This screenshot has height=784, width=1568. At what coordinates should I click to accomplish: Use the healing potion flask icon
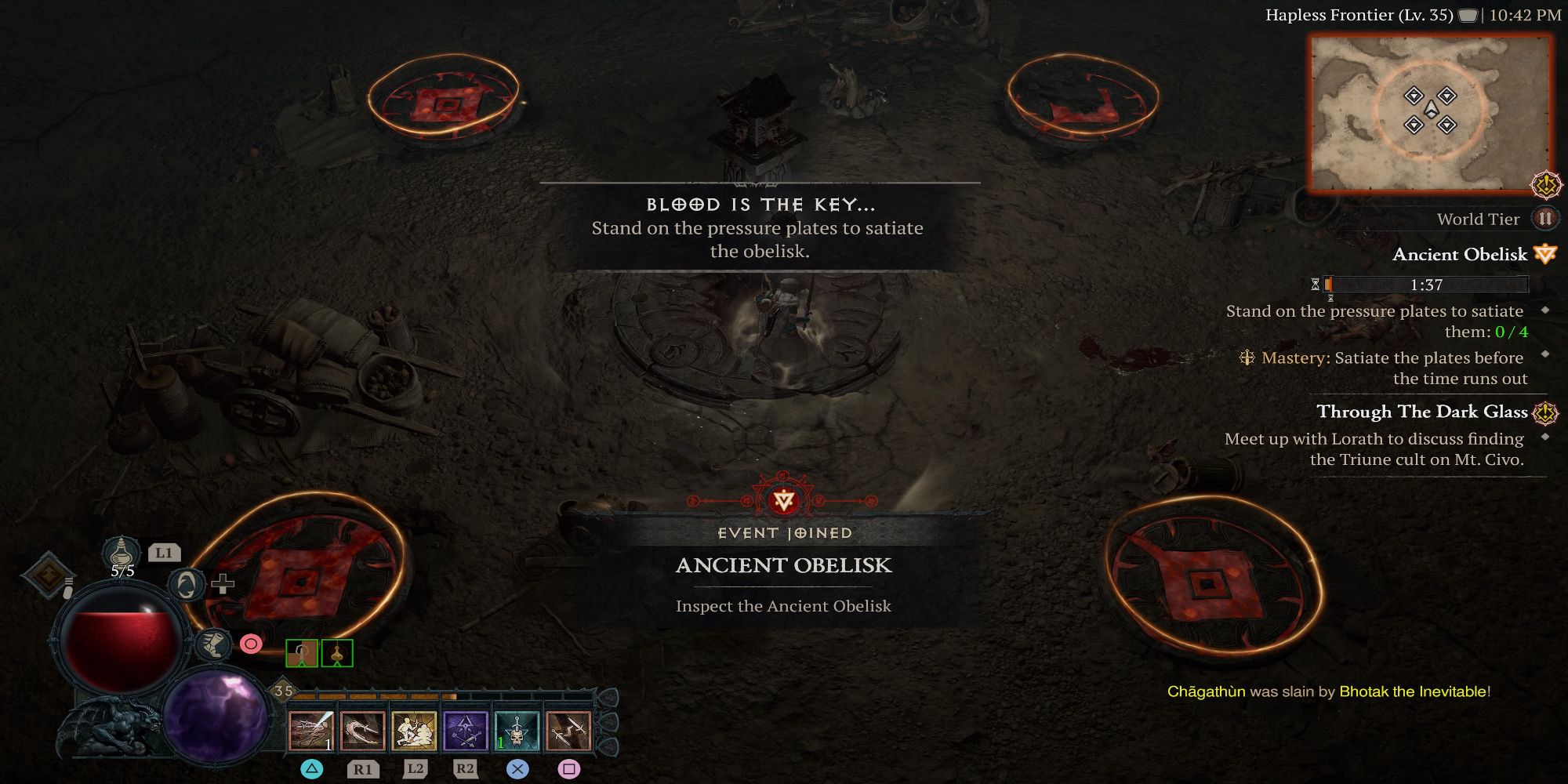(122, 552)
